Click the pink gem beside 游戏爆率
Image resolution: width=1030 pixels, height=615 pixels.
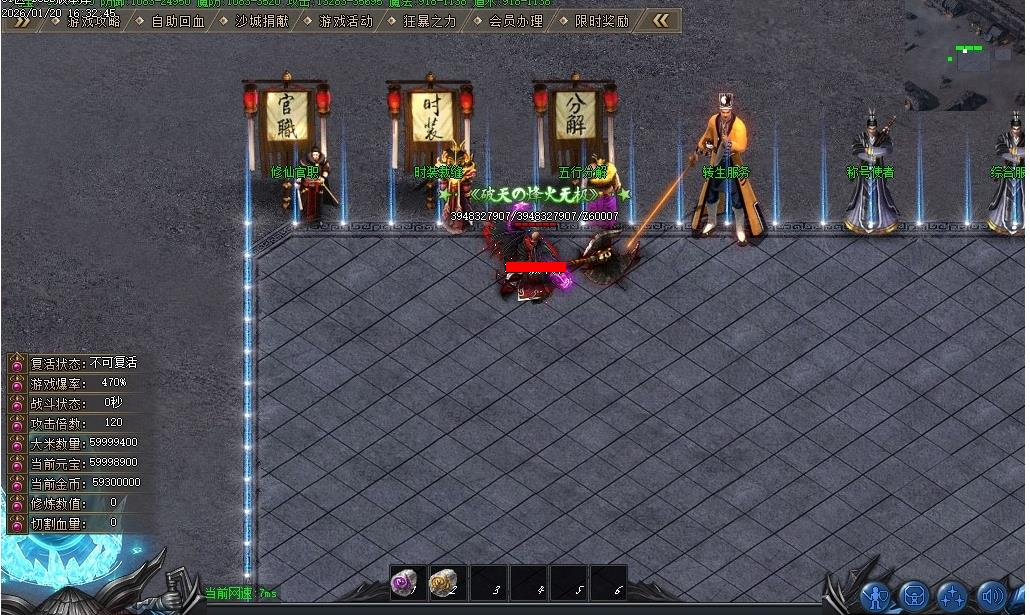(x=17, y=383)
